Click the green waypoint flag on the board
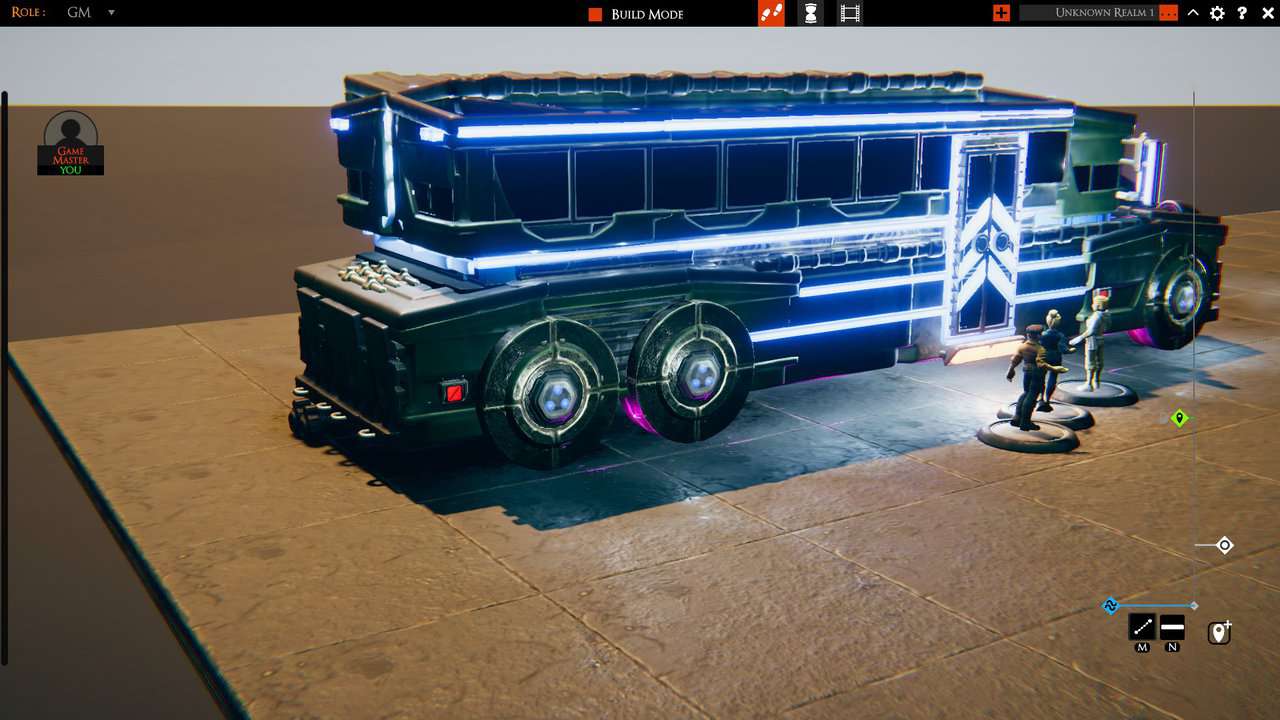1280x720 pixels. (1178, 419)
